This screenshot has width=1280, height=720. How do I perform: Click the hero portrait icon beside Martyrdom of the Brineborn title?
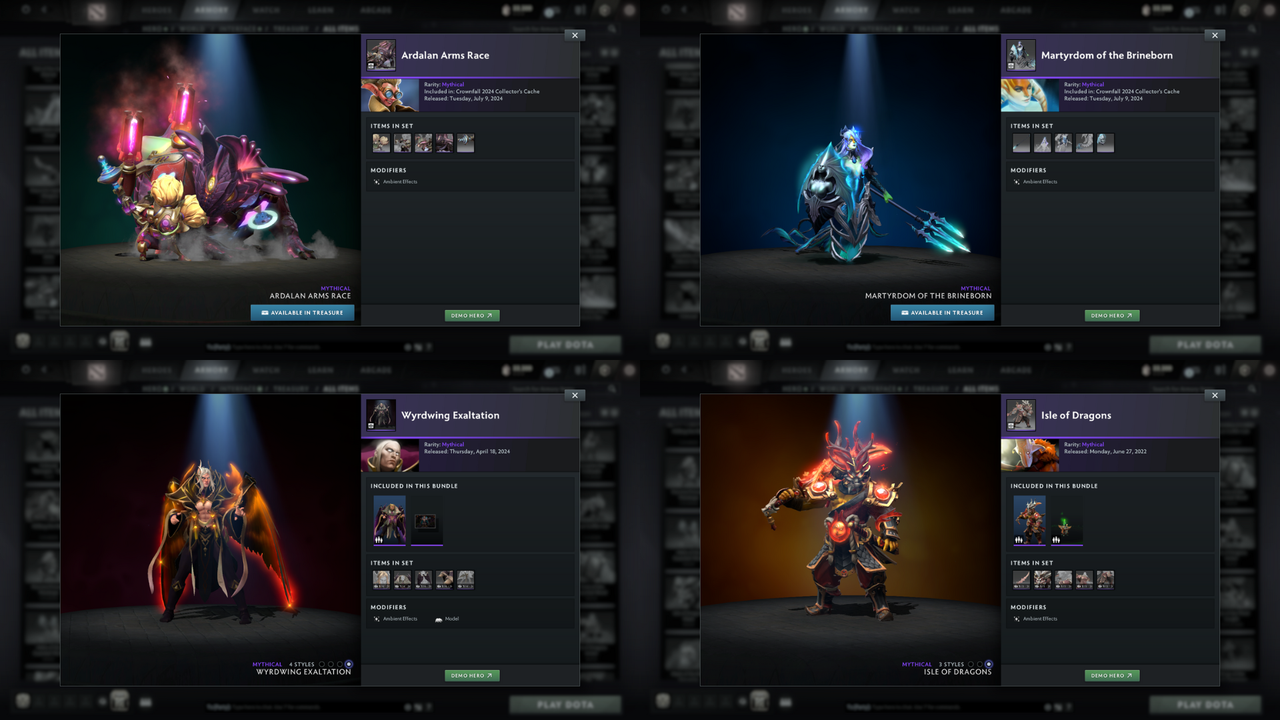click(x=1021, y=55)
